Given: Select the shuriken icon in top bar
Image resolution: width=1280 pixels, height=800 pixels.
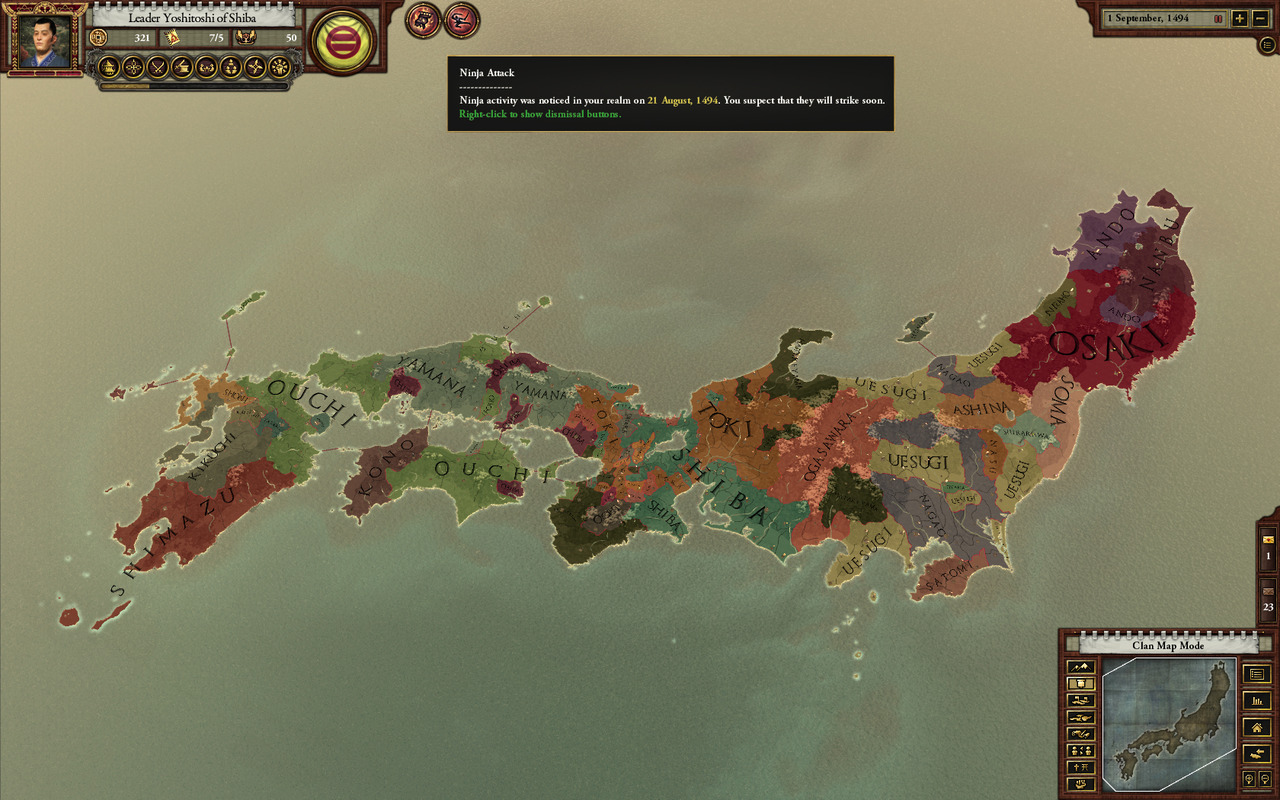Looking at the screenshot, I should click(255, 67).
